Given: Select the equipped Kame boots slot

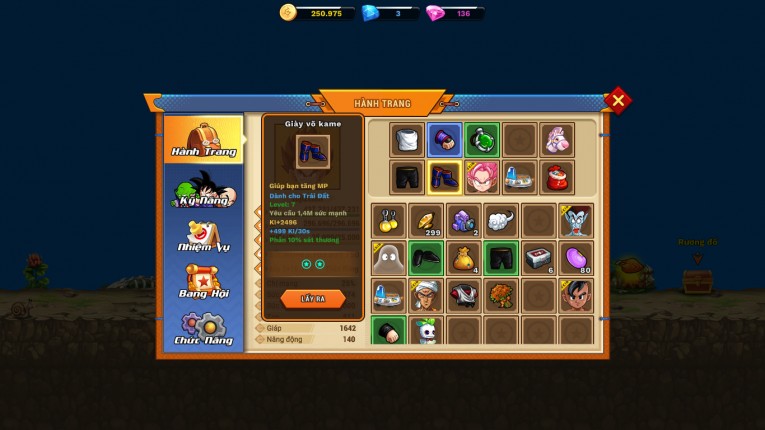Looking at the screenshot, I should point(445,177).
